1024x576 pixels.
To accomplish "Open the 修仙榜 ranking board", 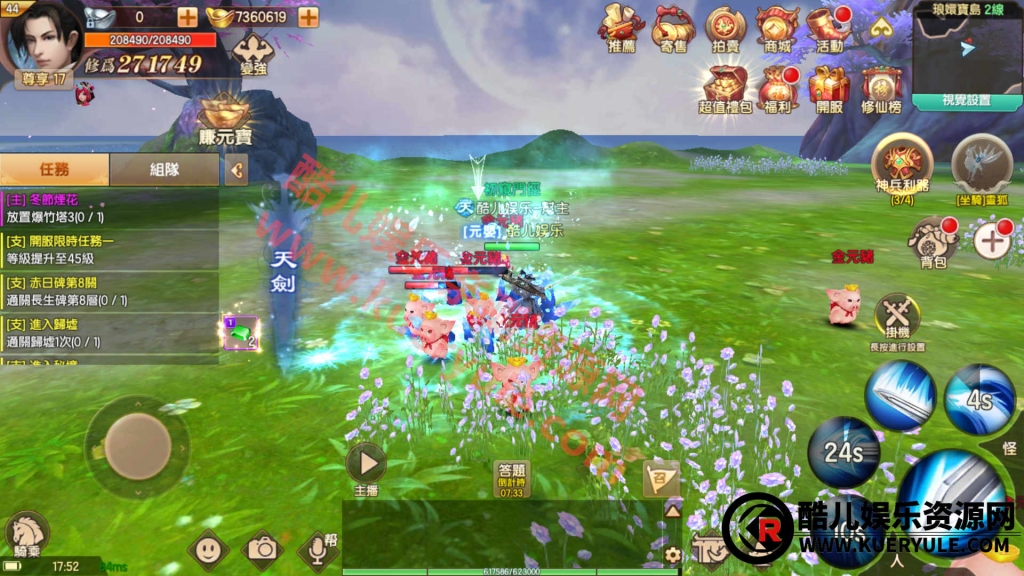I will click(x=881, y=88).
